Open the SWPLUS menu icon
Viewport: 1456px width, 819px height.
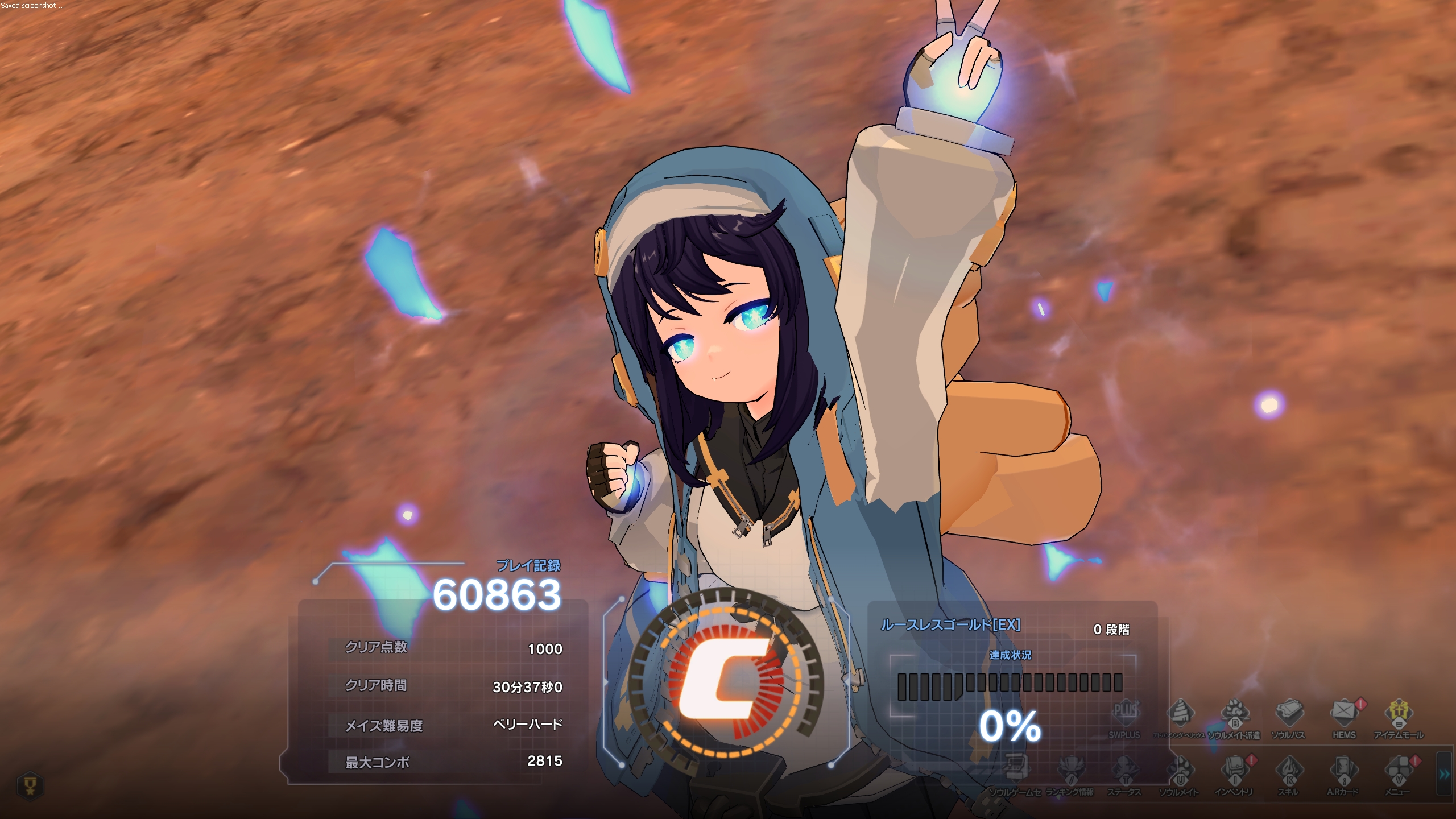(1124, 713)
